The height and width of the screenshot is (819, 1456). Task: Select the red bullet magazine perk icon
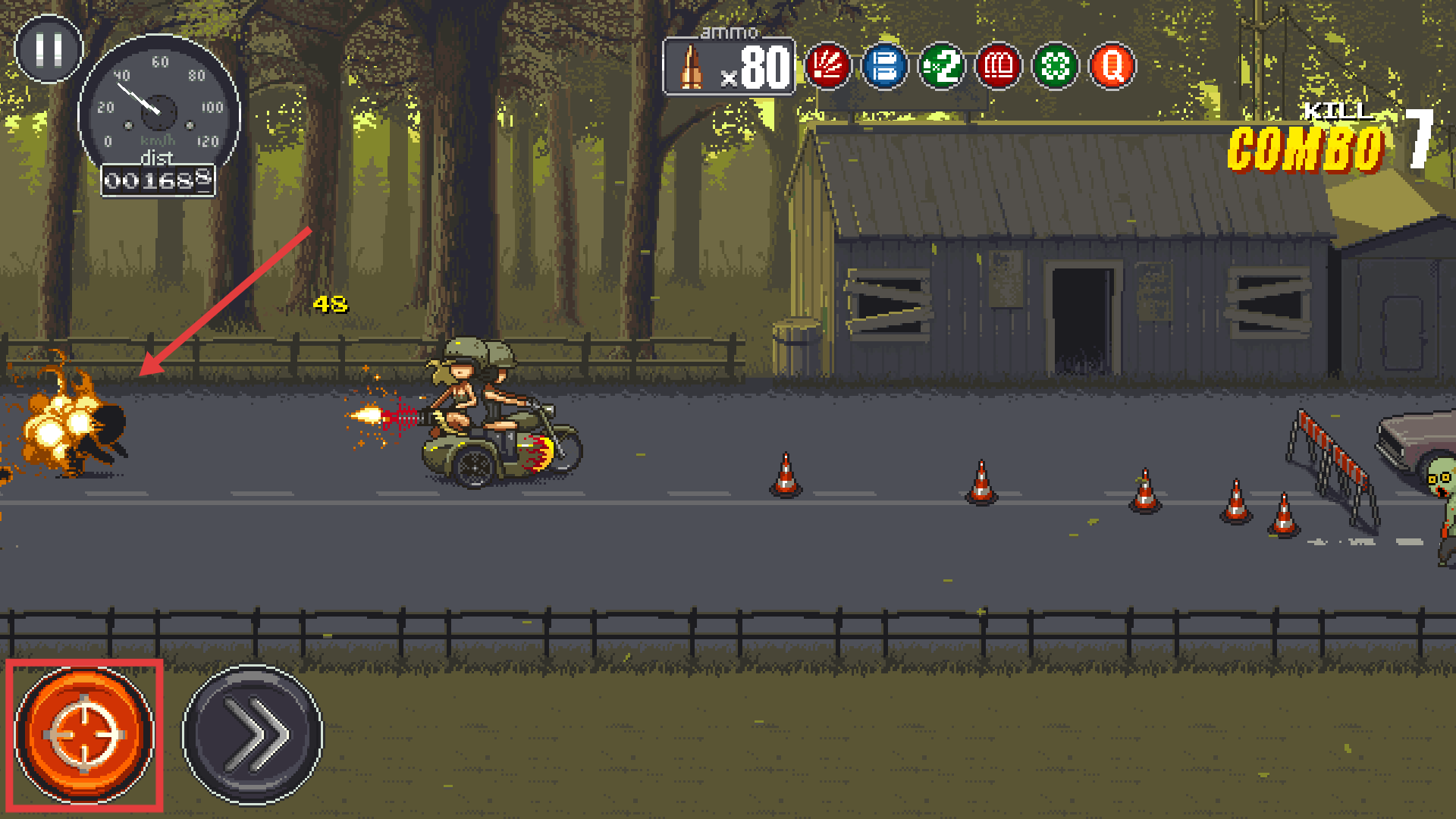click(998, 67)
